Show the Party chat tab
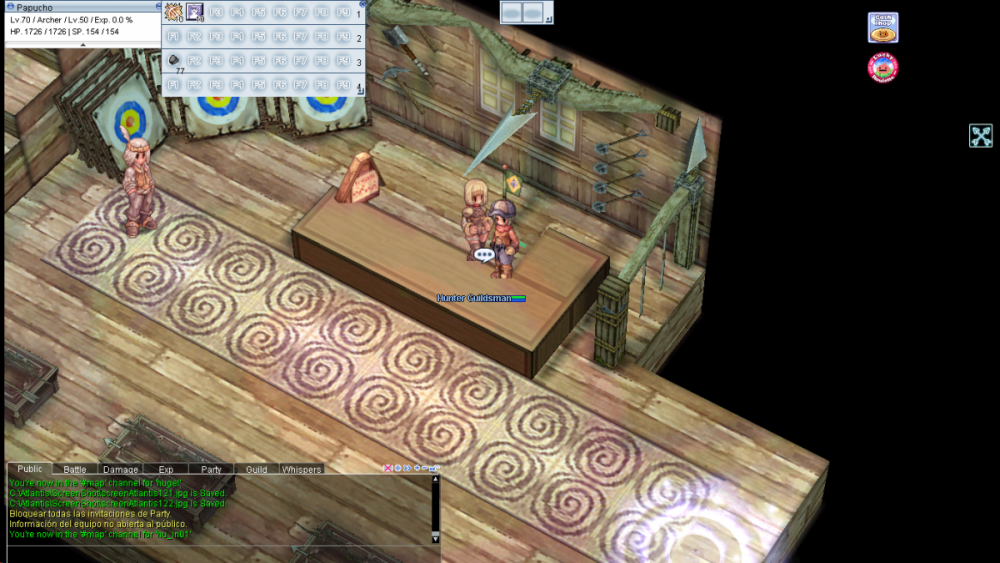Image resolution: width=1000 pixels, height=563 pixels. (x=211, y=469)
